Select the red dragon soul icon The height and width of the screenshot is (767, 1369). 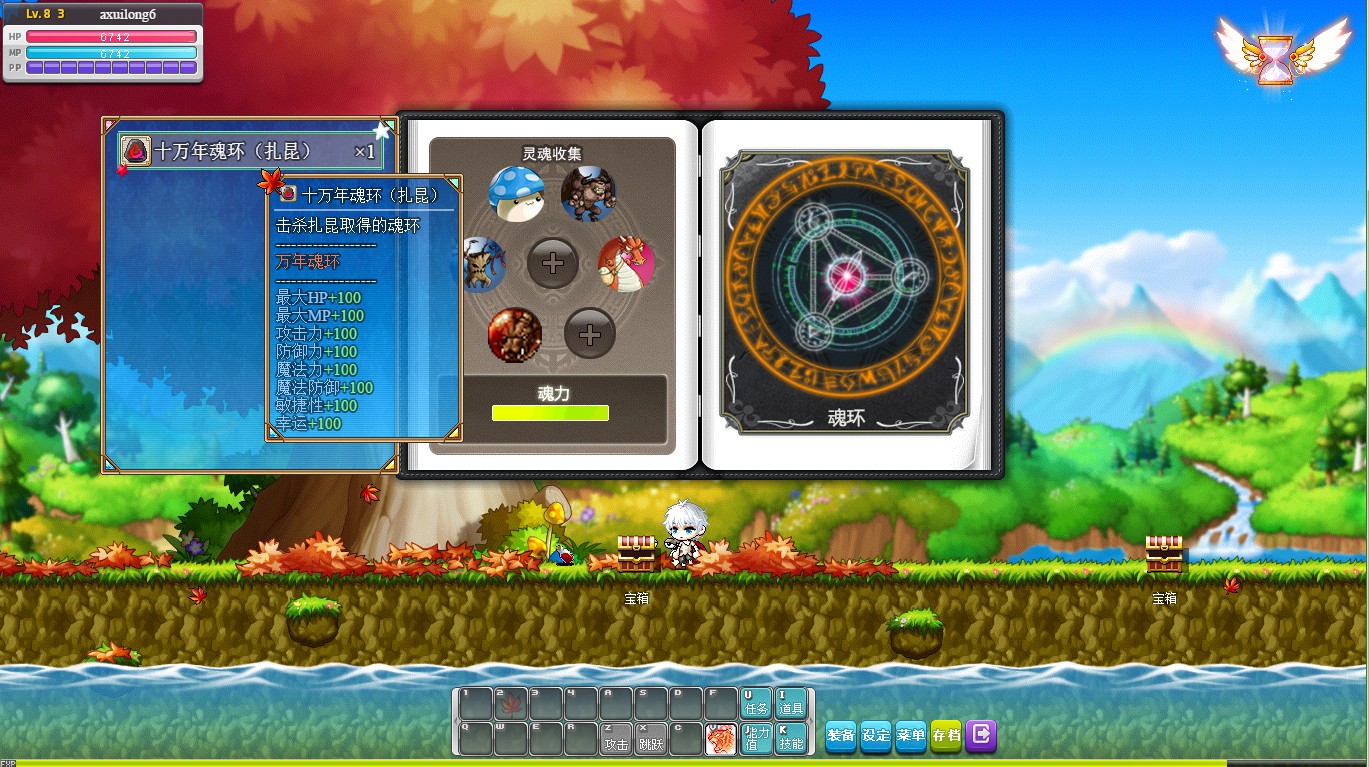pos(626,265)
